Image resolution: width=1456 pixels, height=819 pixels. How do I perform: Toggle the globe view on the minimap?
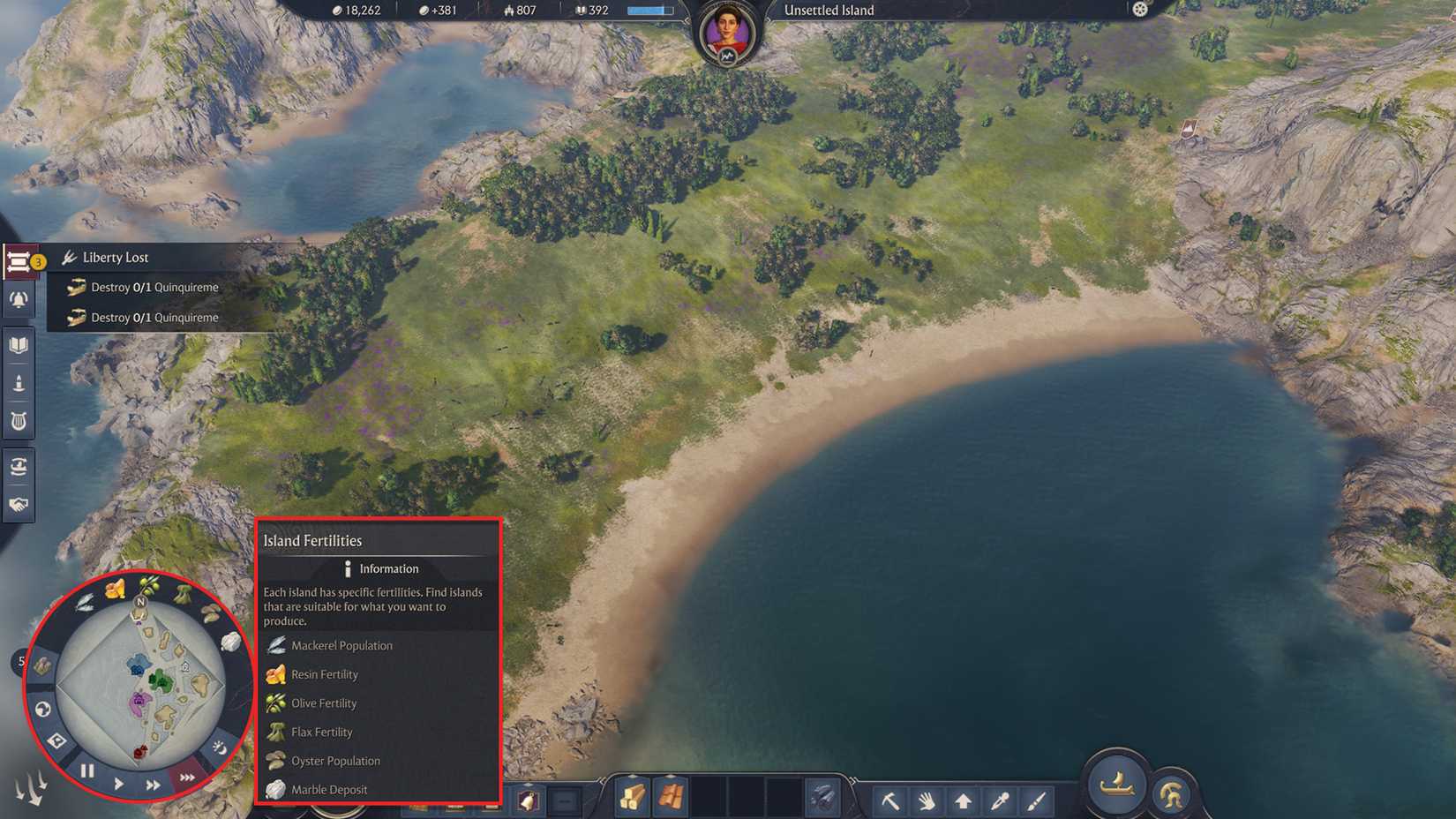coord(42,707)
